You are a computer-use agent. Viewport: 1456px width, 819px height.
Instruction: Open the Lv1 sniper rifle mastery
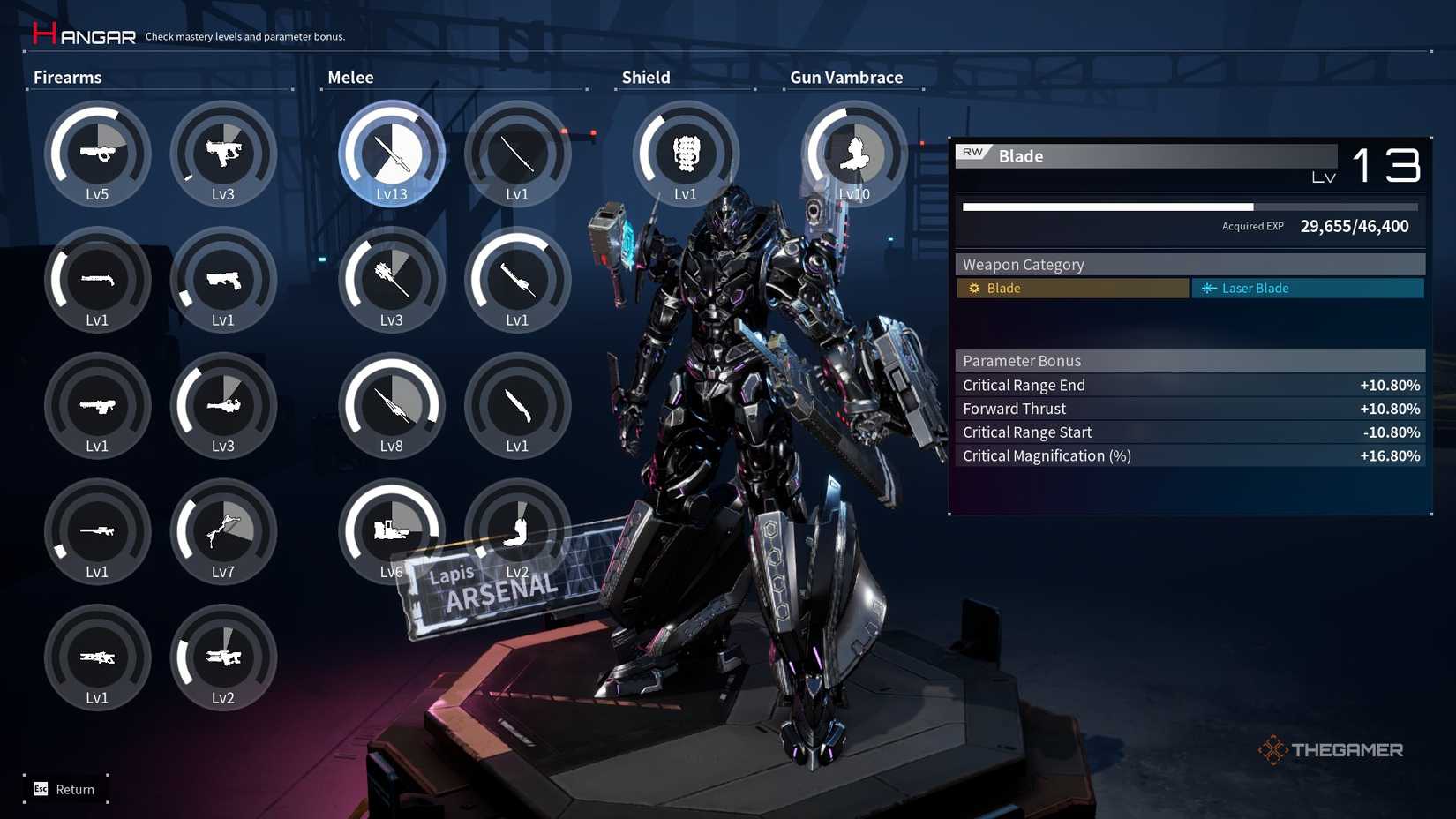point(97,532)
